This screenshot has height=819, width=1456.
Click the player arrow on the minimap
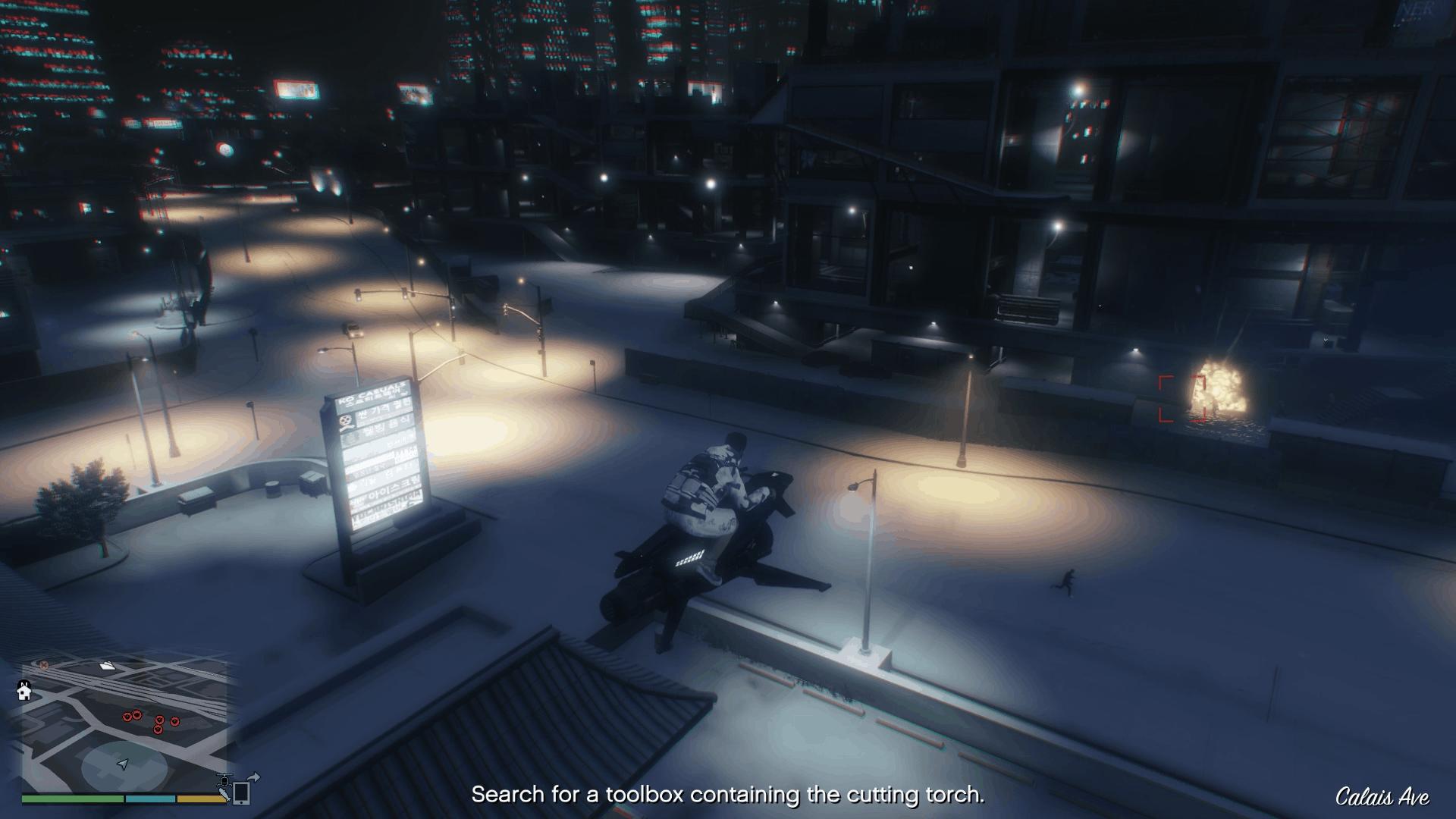coord(124,764)
